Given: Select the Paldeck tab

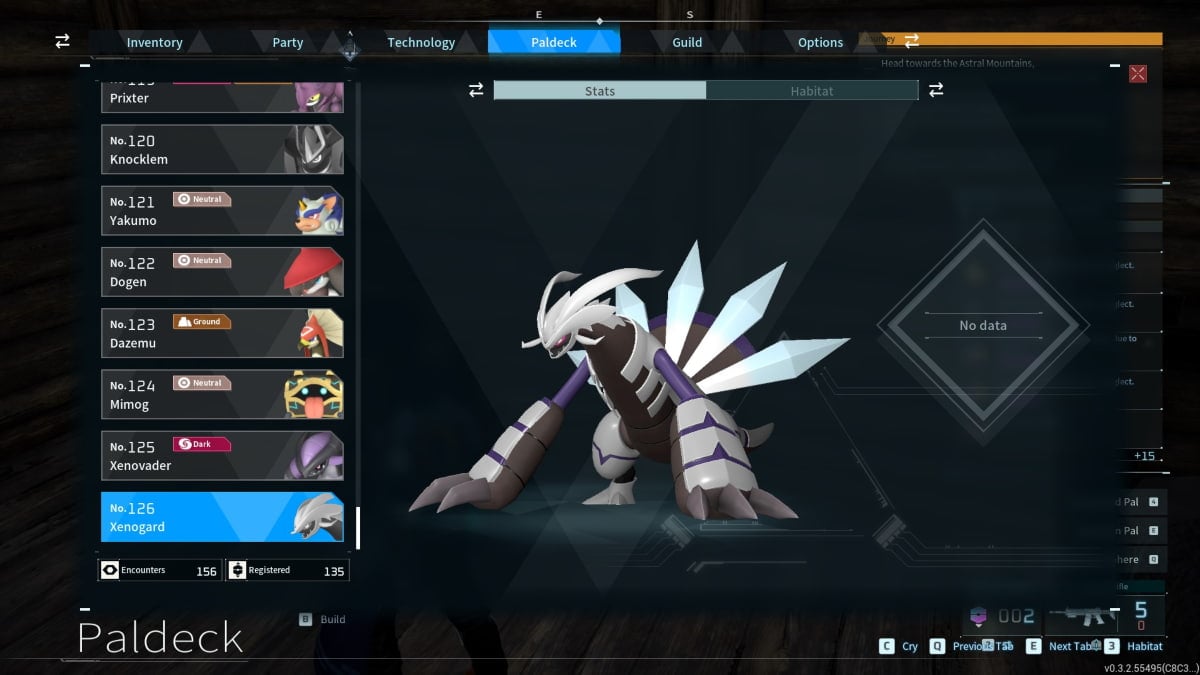Looking at the screenshot, I should coord(553,42).
